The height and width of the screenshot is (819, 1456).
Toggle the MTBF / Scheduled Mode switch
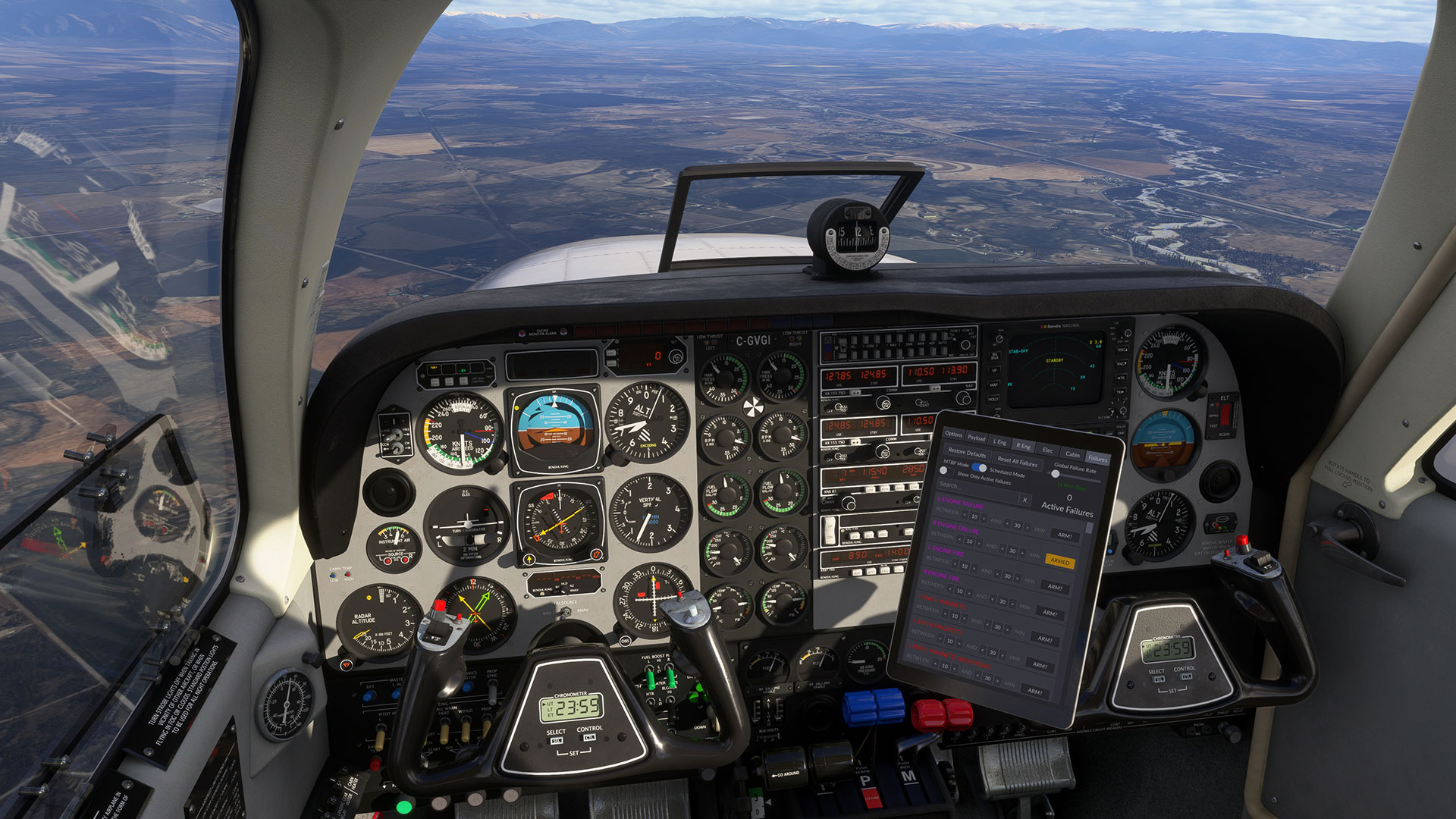click(978, 468)
